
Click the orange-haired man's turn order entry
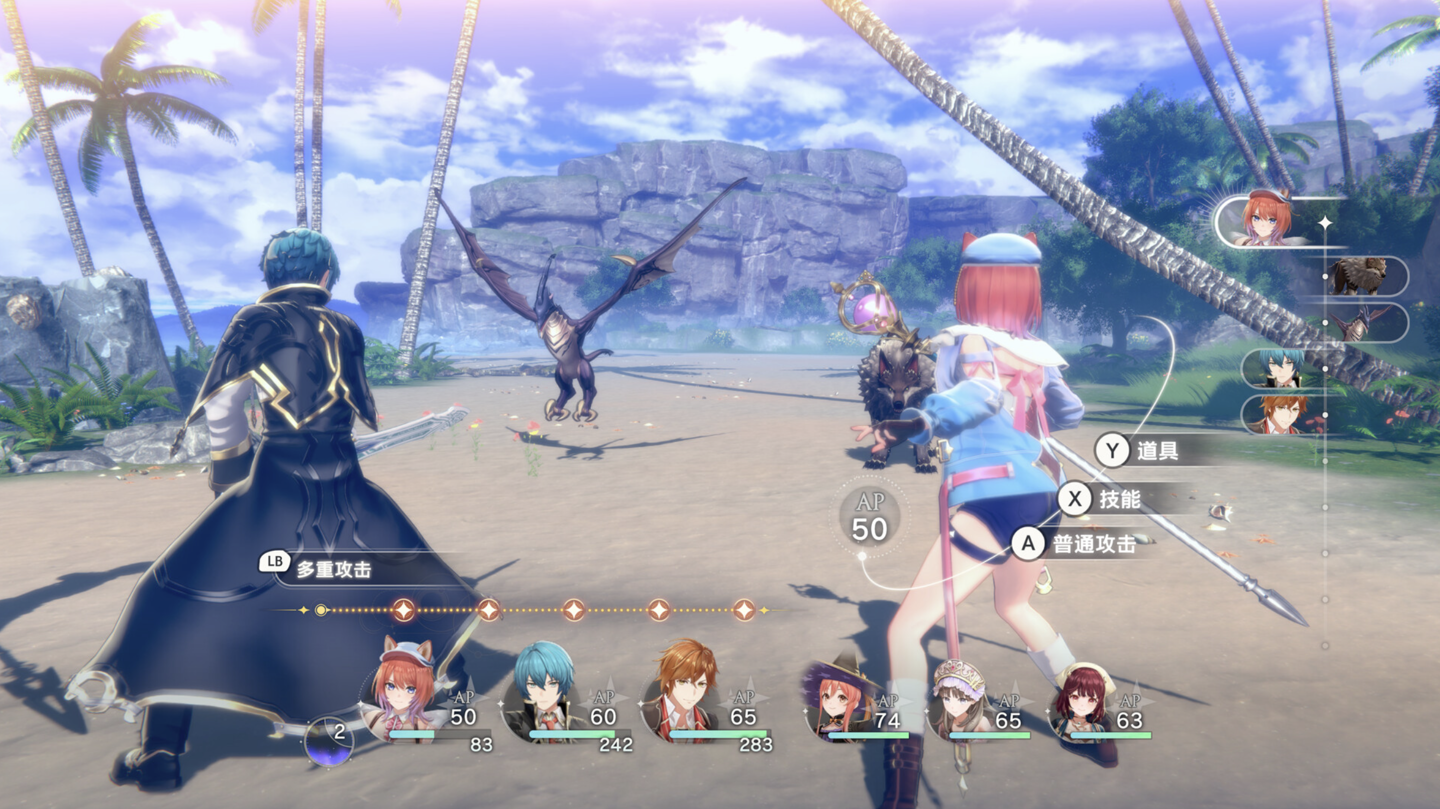point(1282,415)
